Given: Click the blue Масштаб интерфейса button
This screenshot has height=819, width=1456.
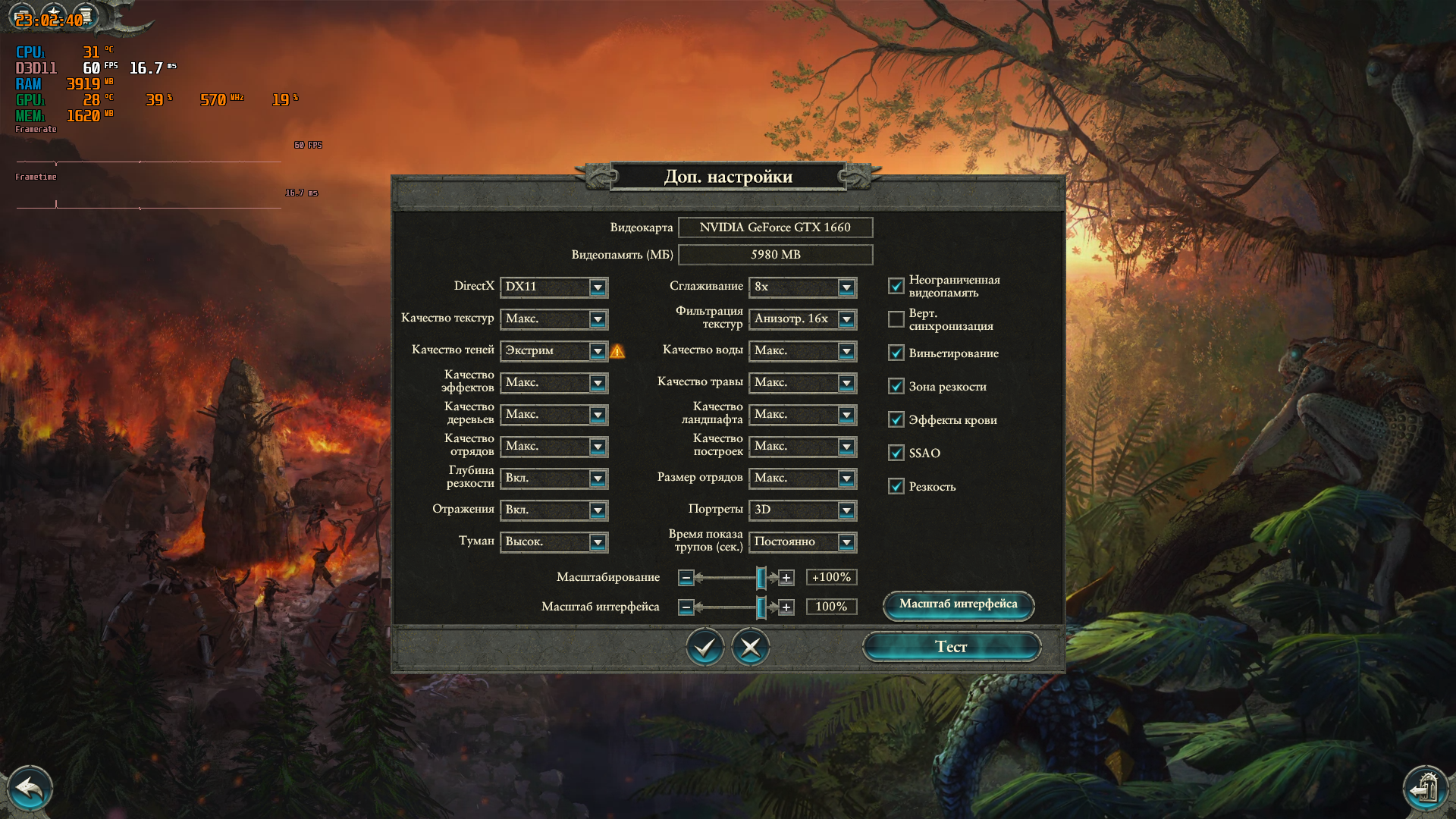Looking at the screenshot, I should tap(958, 604).
